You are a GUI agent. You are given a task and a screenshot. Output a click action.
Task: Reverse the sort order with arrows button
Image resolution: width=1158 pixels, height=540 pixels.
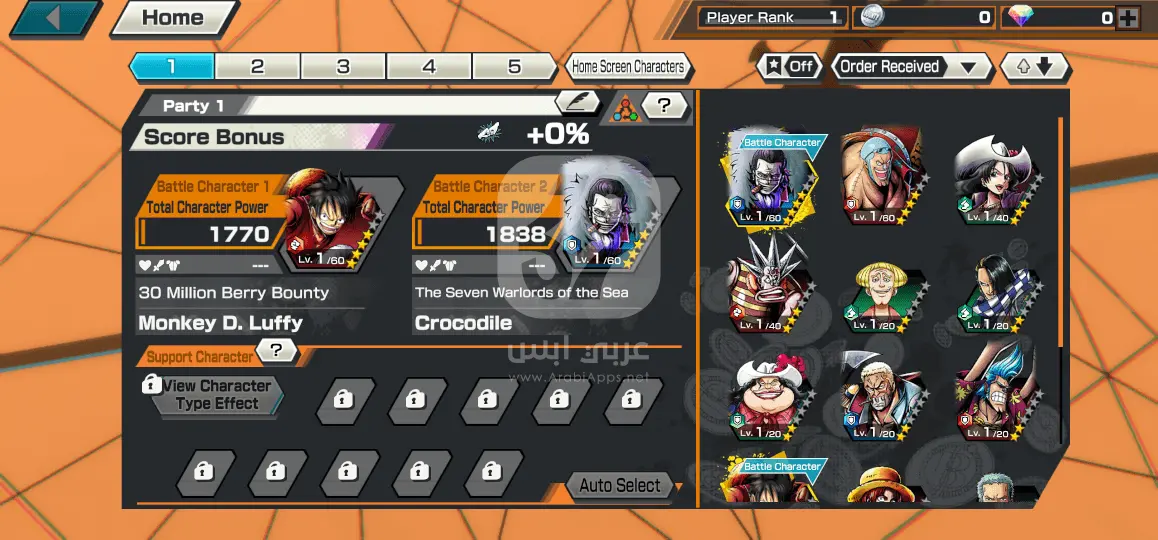pos(1034,67)
